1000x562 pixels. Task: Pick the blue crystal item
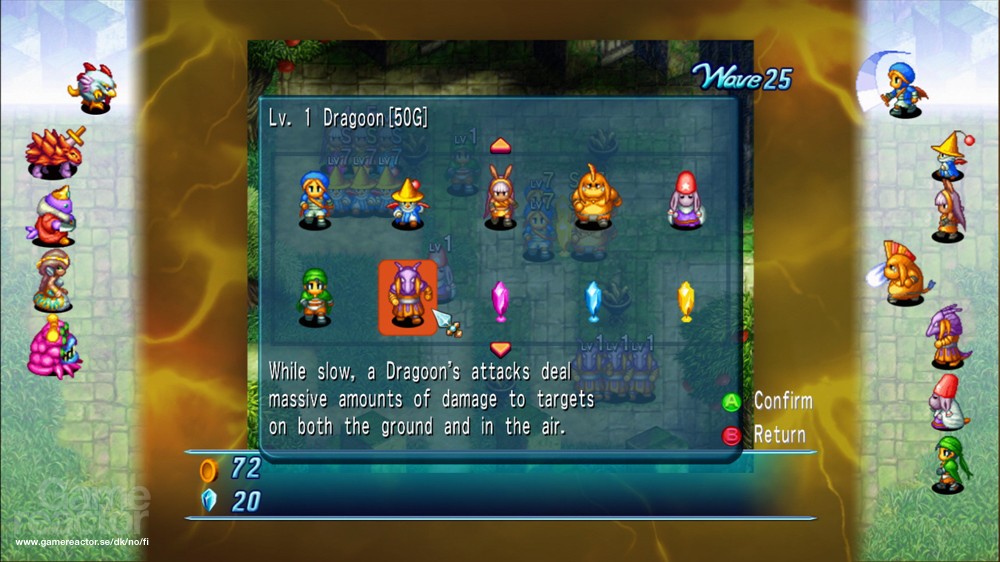pos(593,299)
